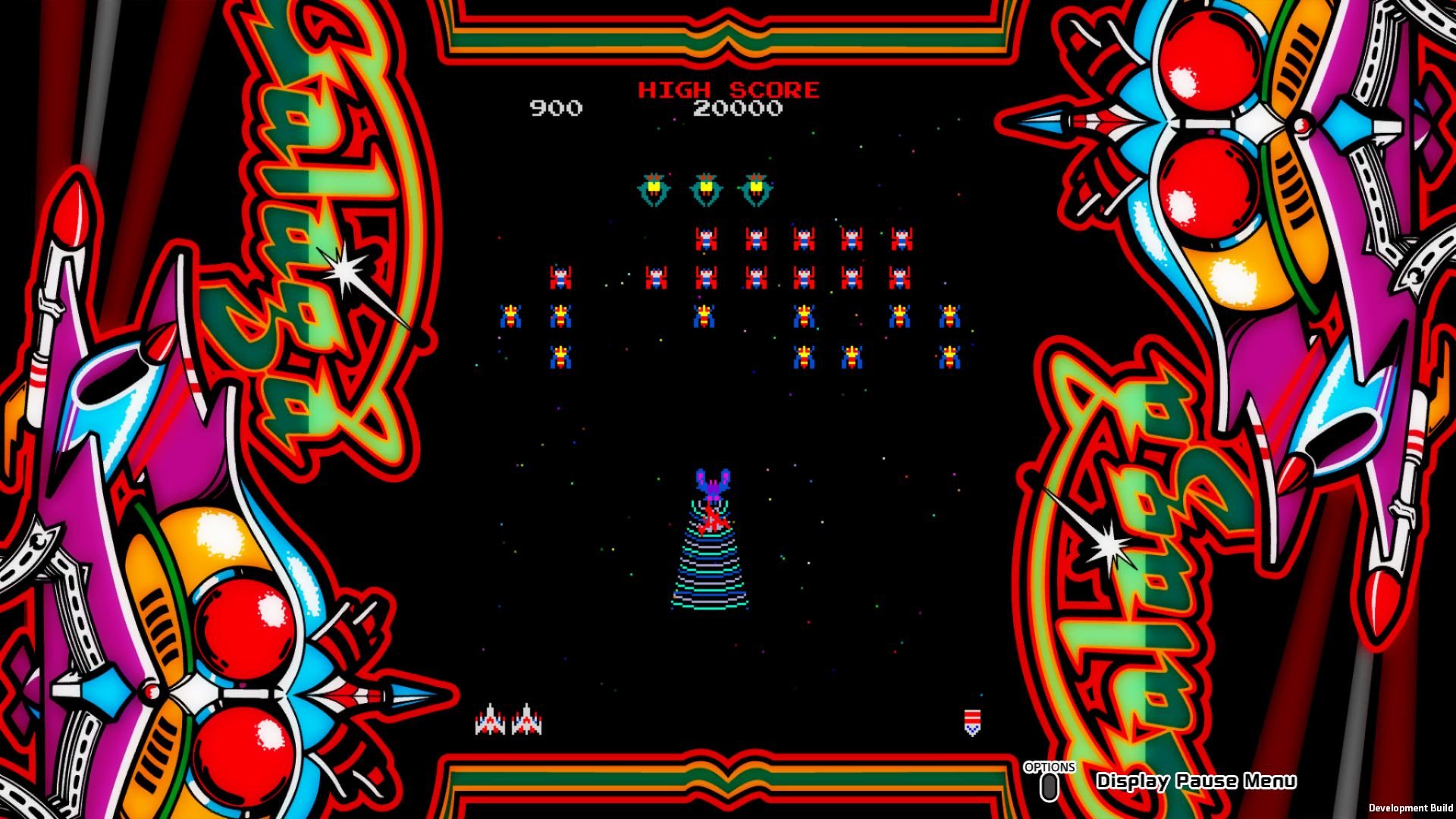The image size is (1456, 819).
Task: Click the captured ship atop the tractor beam
Action: (x=711, y=519)
